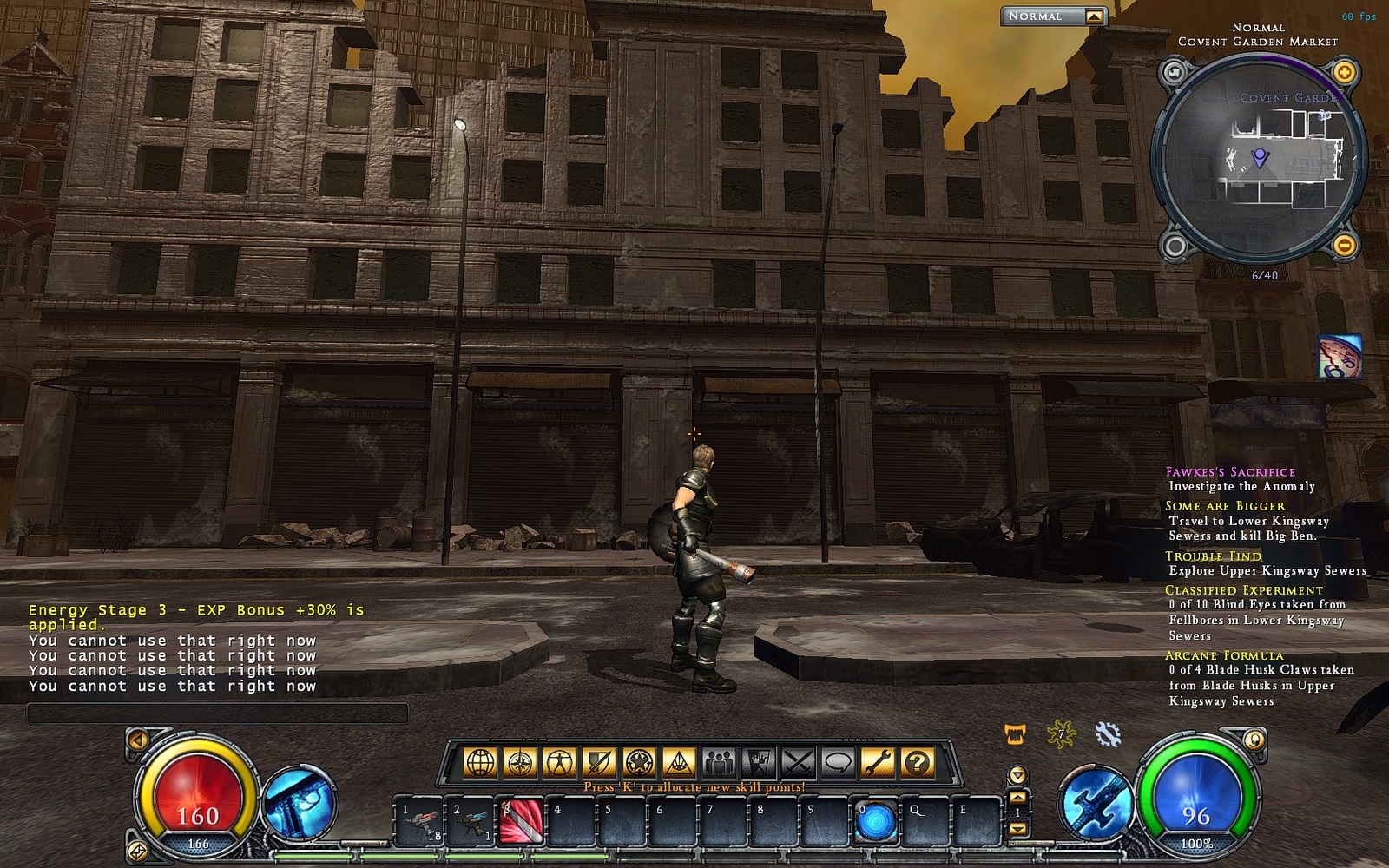This screenshot has height=868, width=1389.
Task: Open help with the question mark button
Action: [918, 763]
